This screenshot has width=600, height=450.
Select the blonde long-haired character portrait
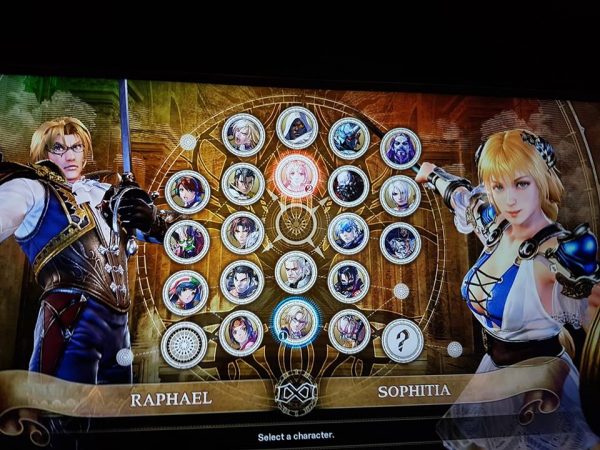tap(242, 134)
